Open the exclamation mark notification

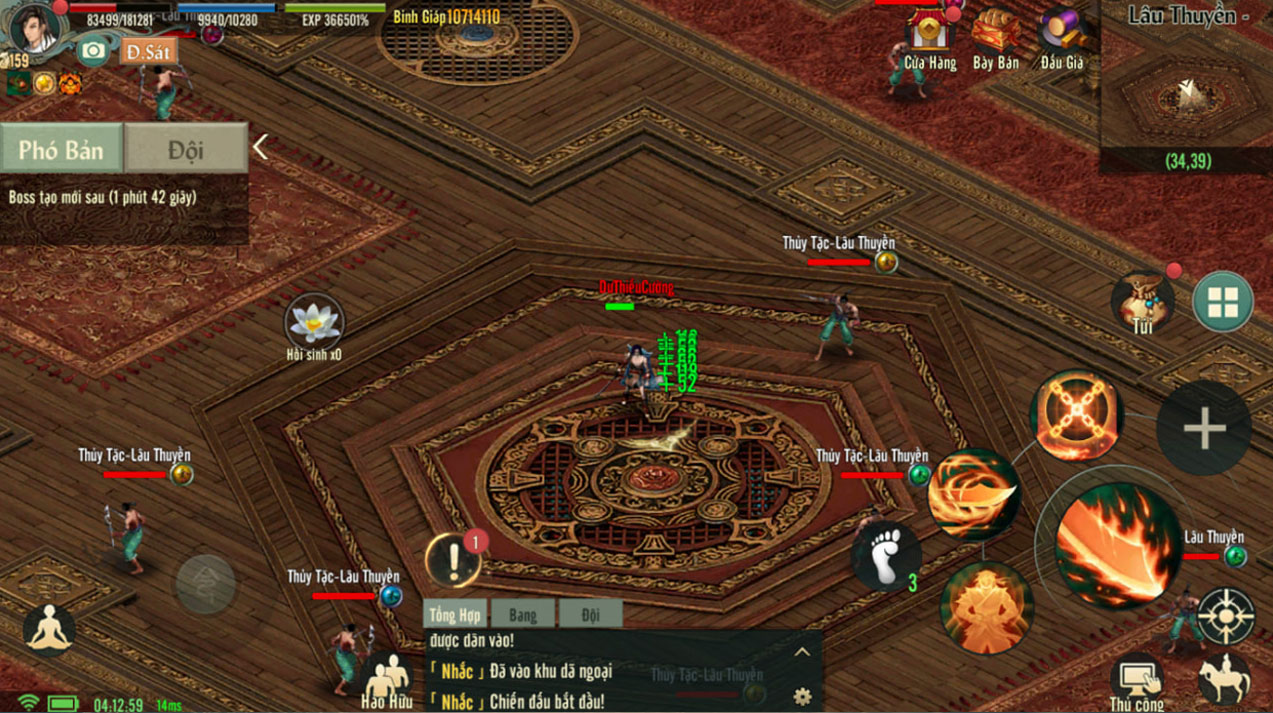(x=453, y=560)
